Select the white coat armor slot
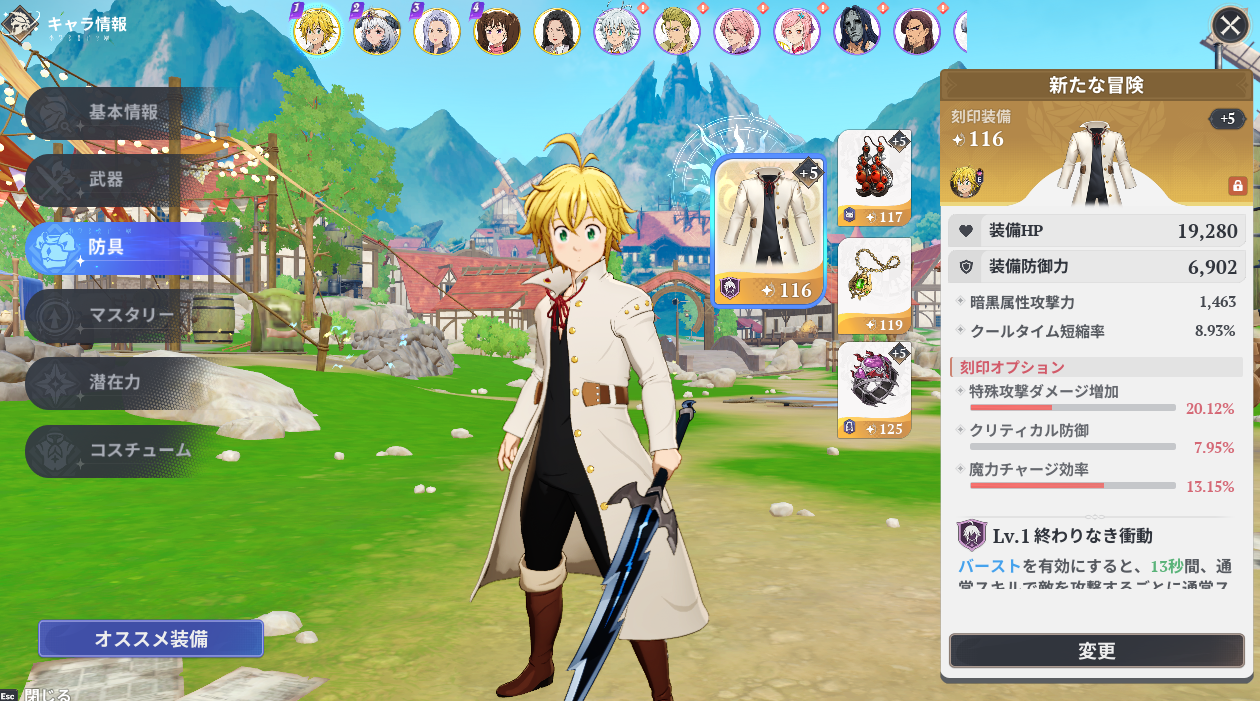Image resolution: width=1260 pixels, height=701 pixels. [x=768, y=231]
